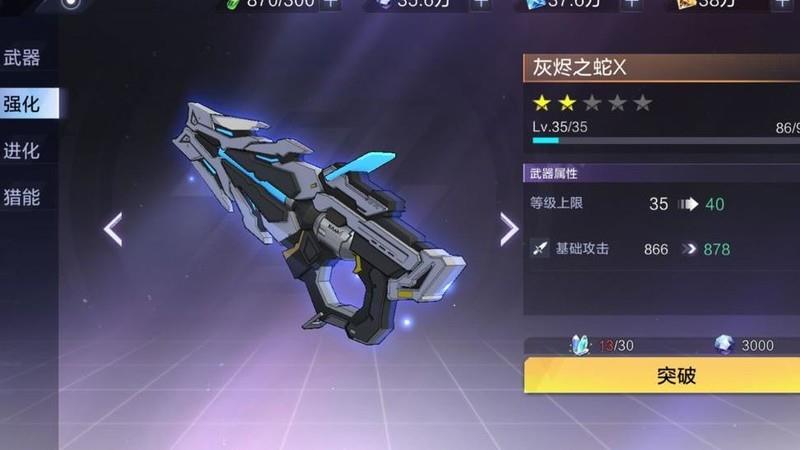Screen dimensions: 800x450
Task: Click plus next to 37.6万 currency
Action: click(x=631, y=4)
